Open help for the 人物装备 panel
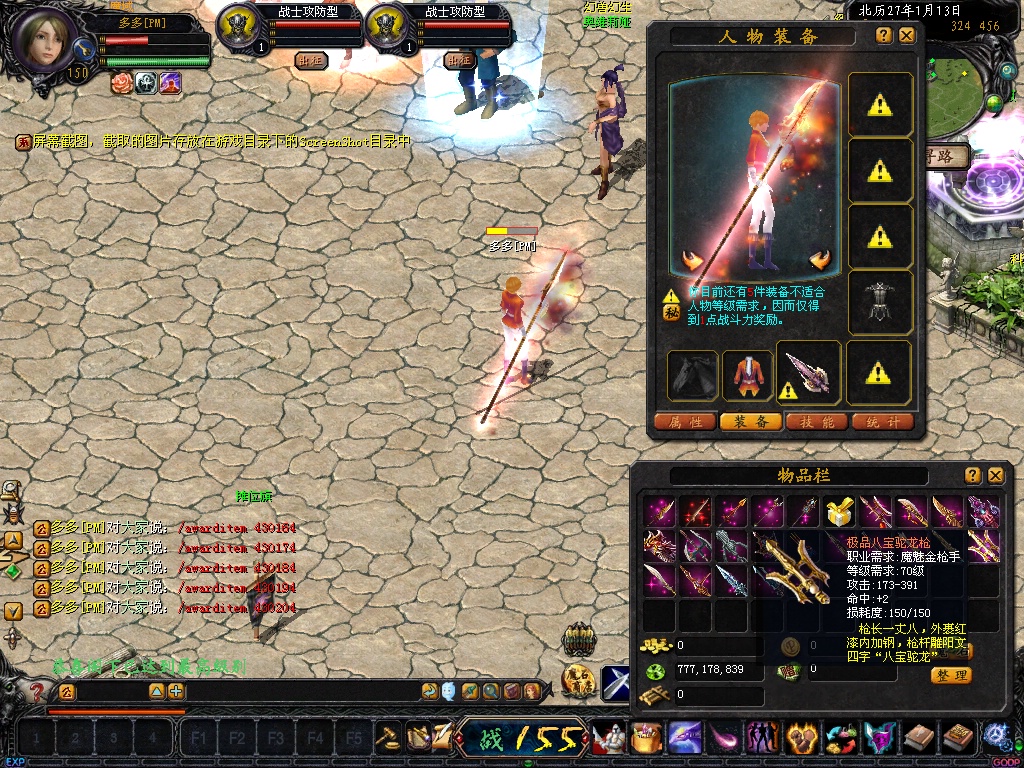The width and height of the screenshot is (1024, 768). pyautogui.click(x=884, y=35)
